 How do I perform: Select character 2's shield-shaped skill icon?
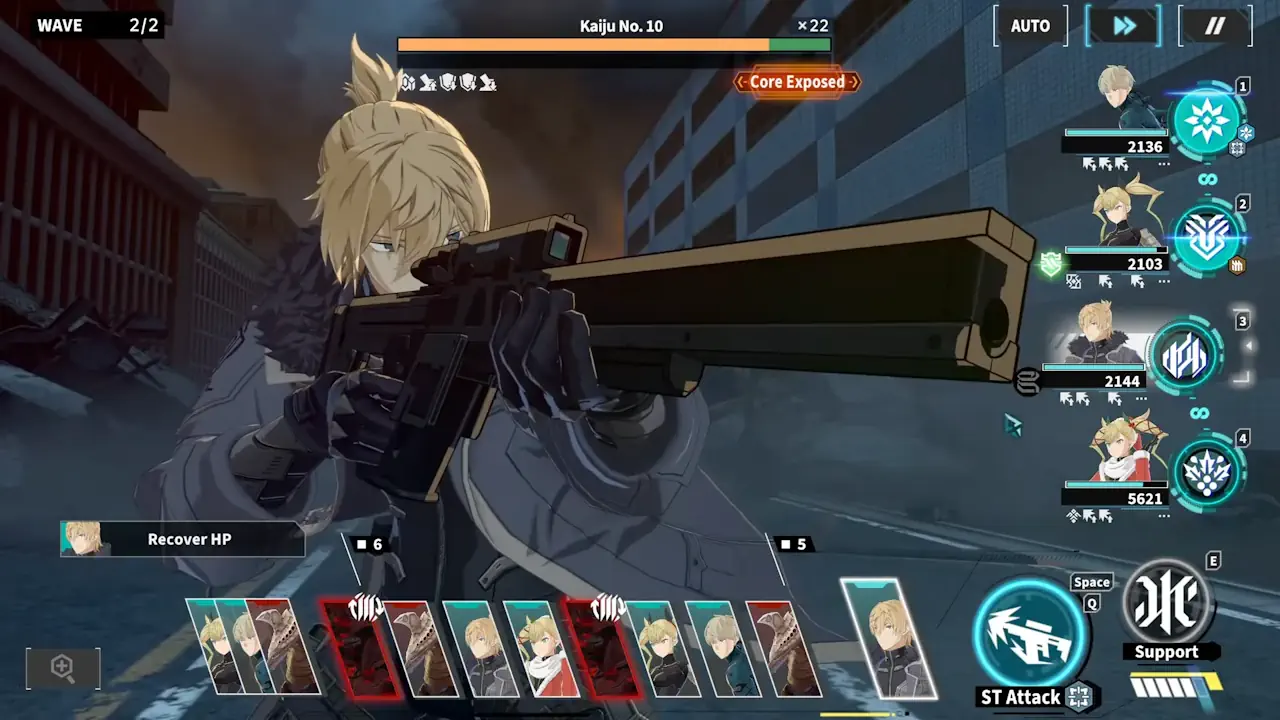[1208, 240]
